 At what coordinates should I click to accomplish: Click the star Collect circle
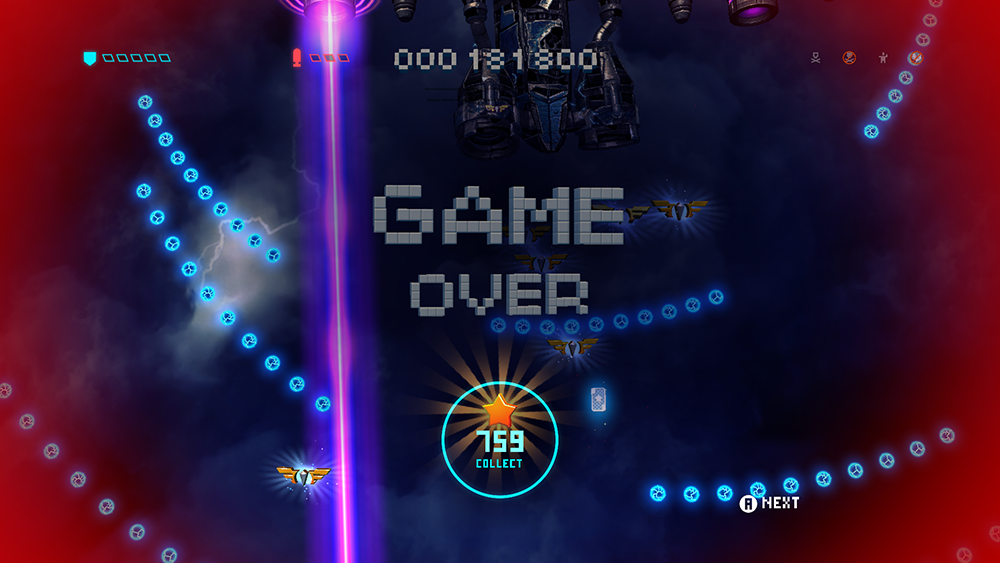tap(499, 438)
